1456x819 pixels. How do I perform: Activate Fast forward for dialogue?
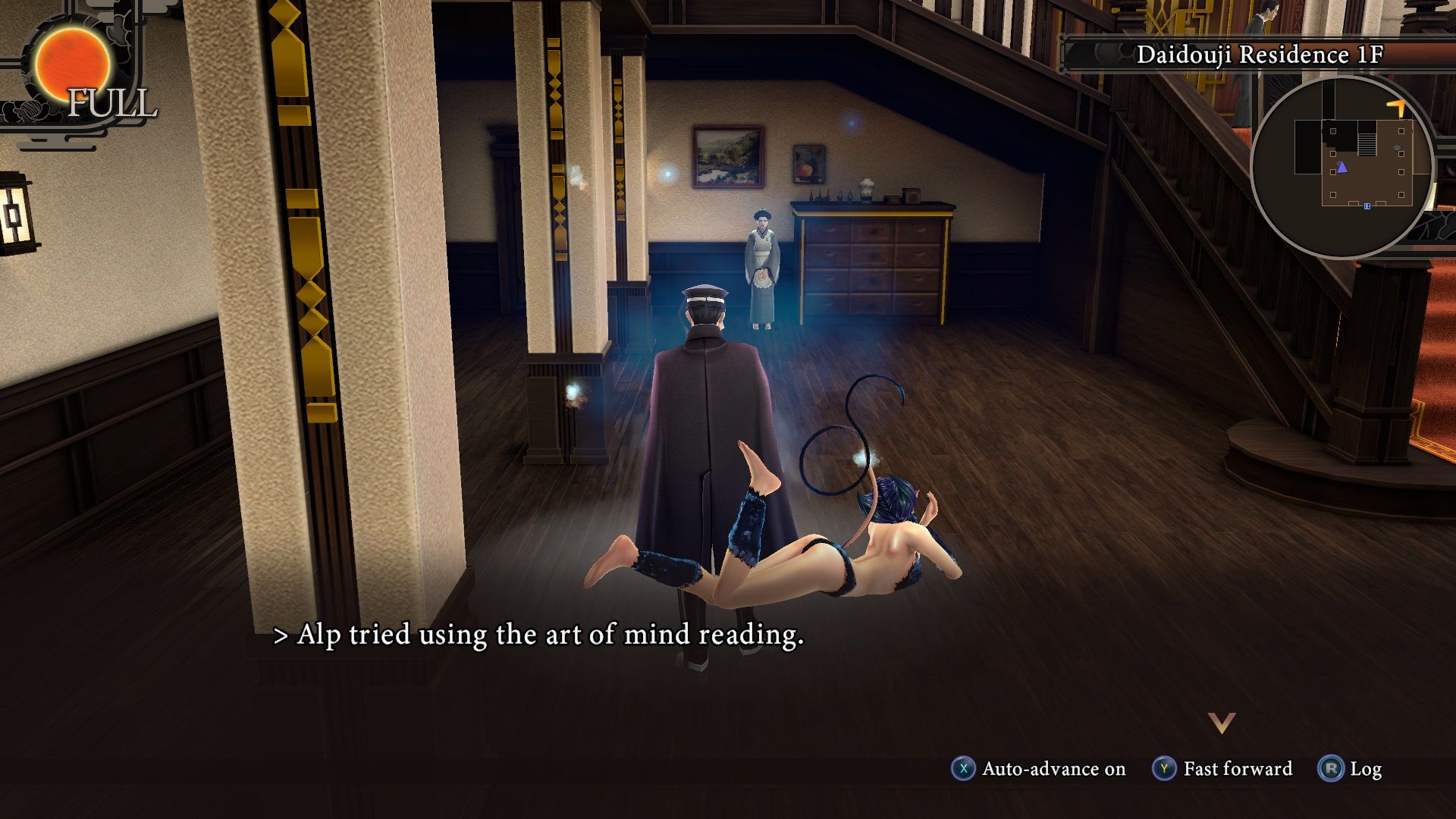click(x=1222, y=769)
